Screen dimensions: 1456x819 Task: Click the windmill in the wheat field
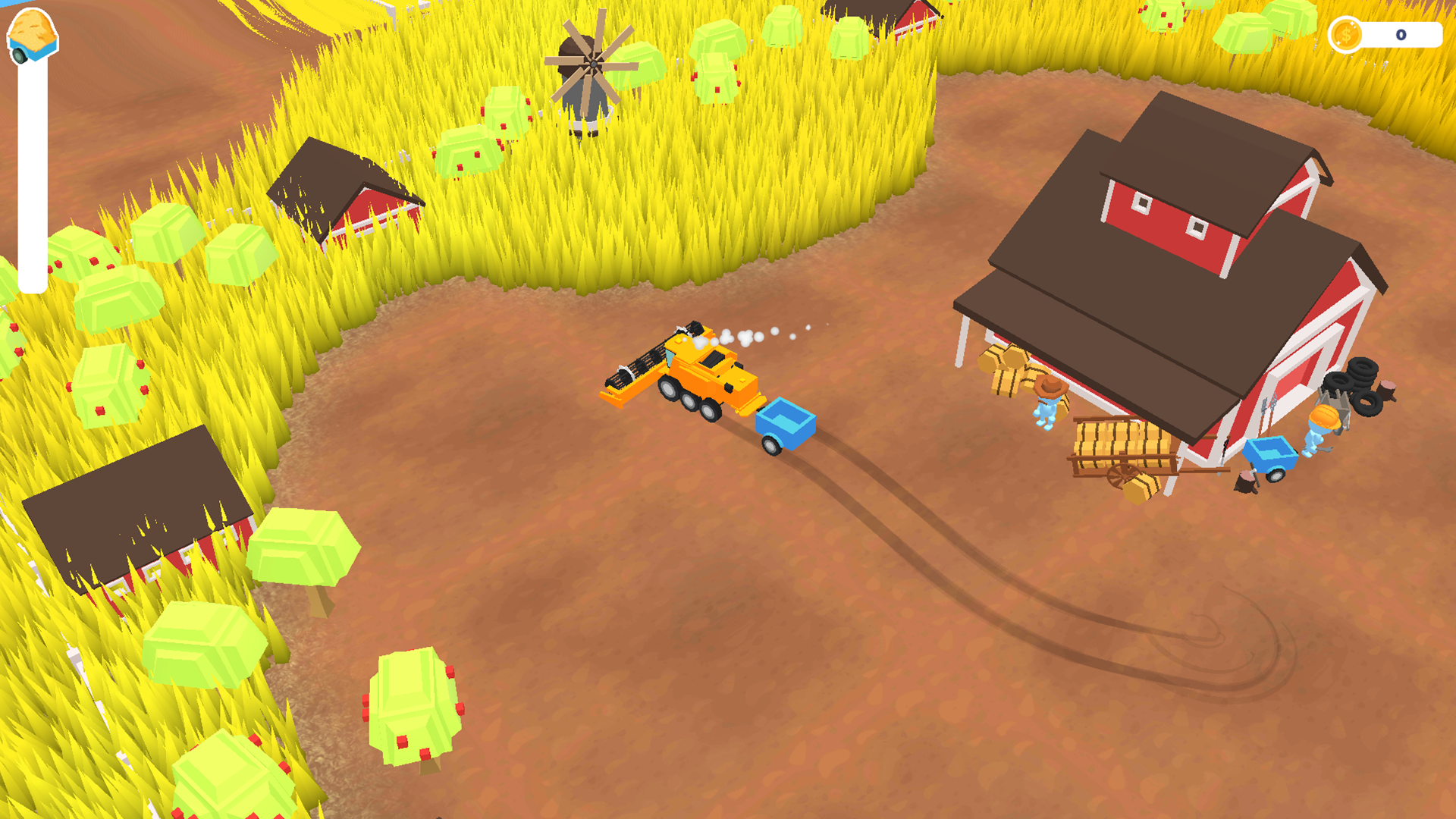click(x=591, y=64)
